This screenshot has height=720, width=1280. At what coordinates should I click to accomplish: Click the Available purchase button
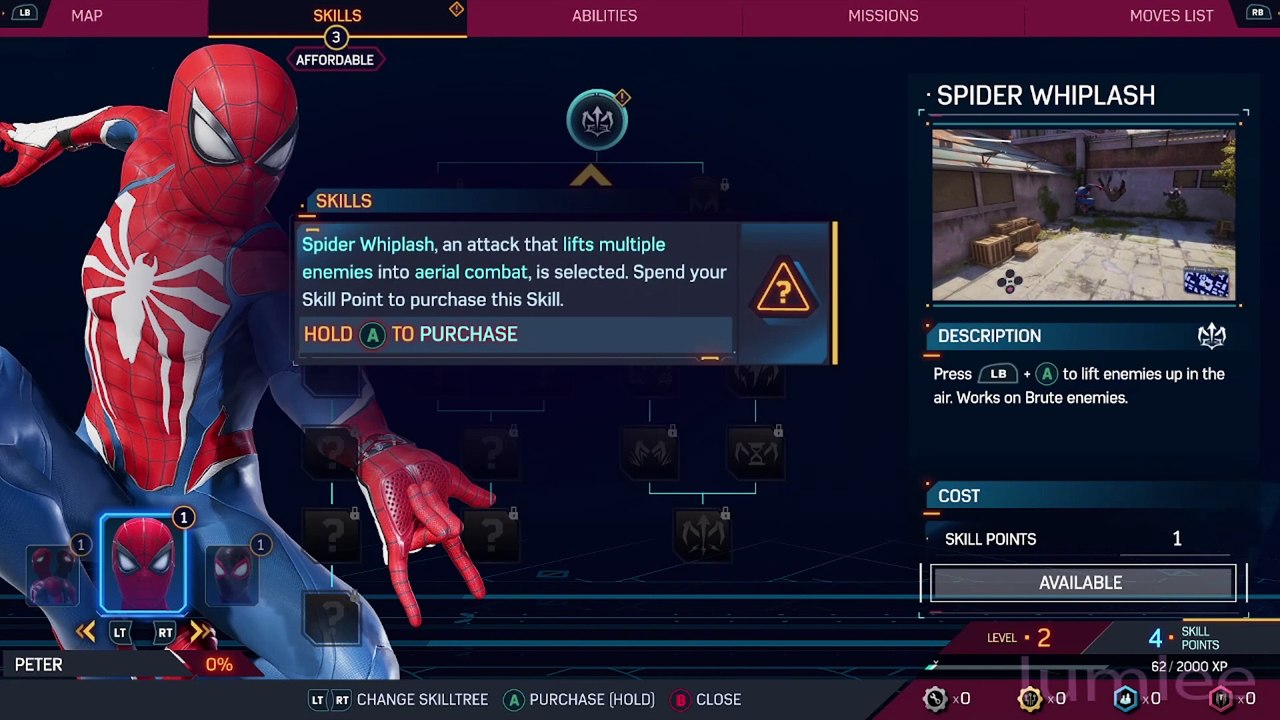pyautogui.click(x=1081, y=583)
